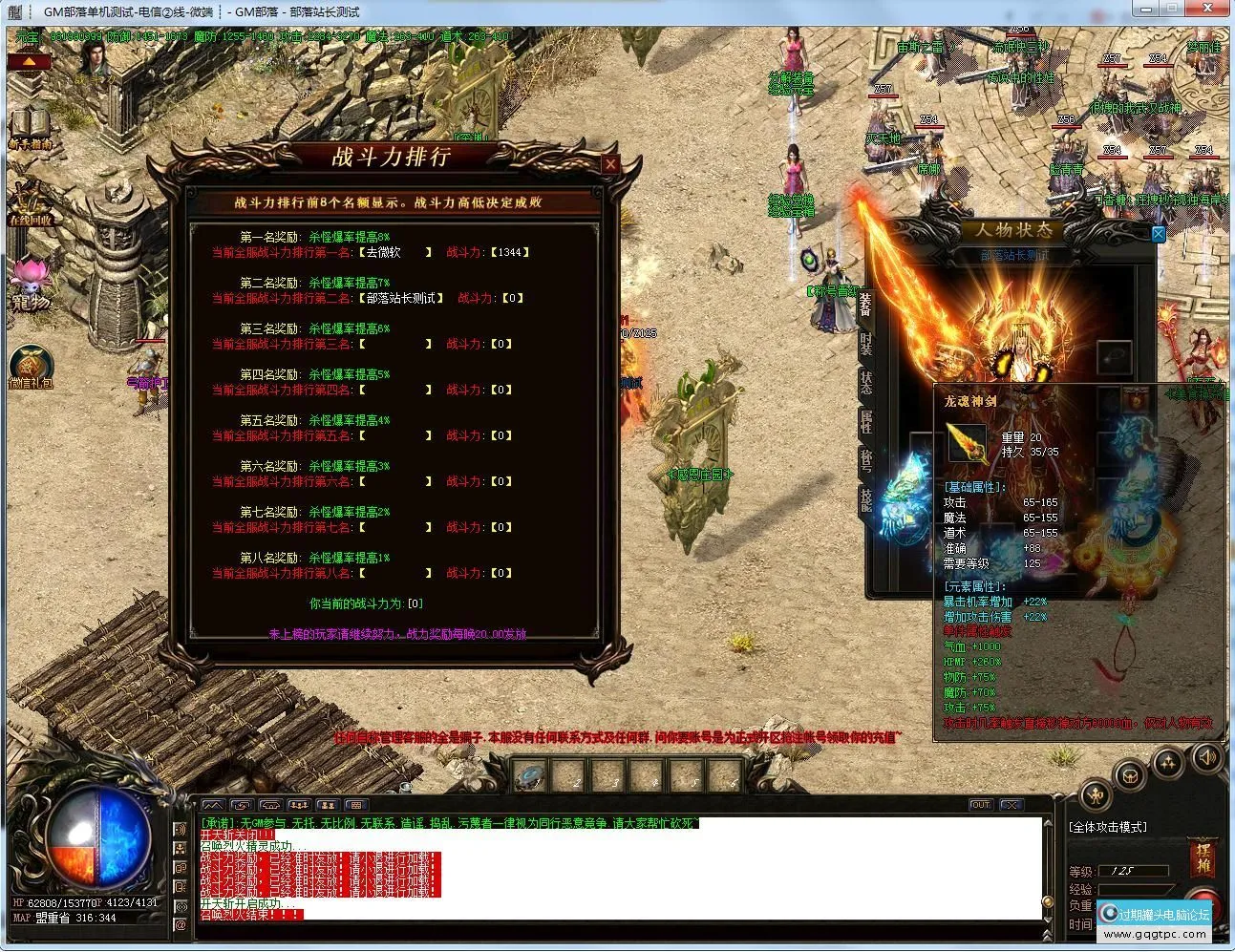
Task: Use the item in the first hotbar slot
Action: click(531, 775)
